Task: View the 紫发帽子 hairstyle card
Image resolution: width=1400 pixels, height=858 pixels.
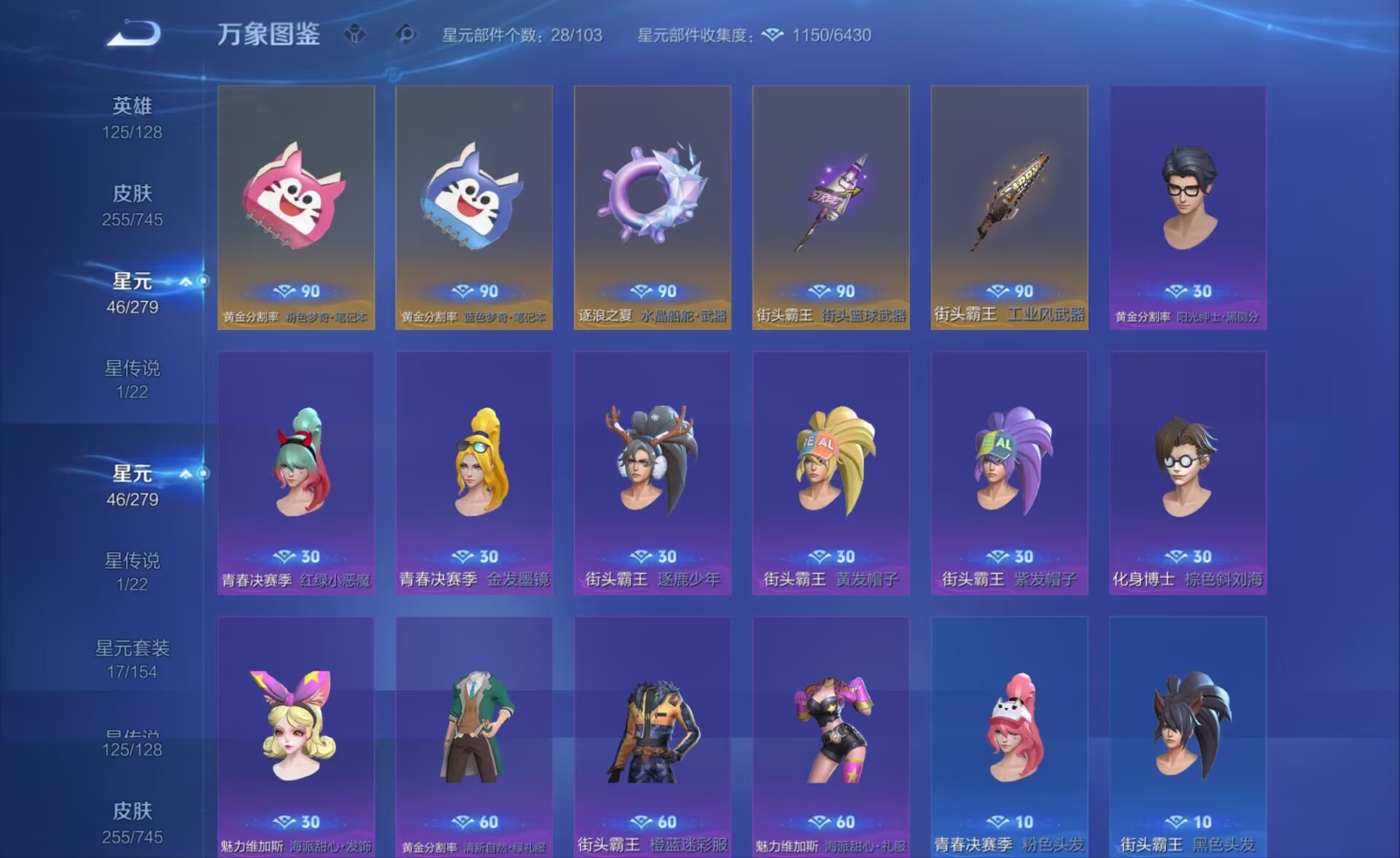Action: [x=1009, y=472]
